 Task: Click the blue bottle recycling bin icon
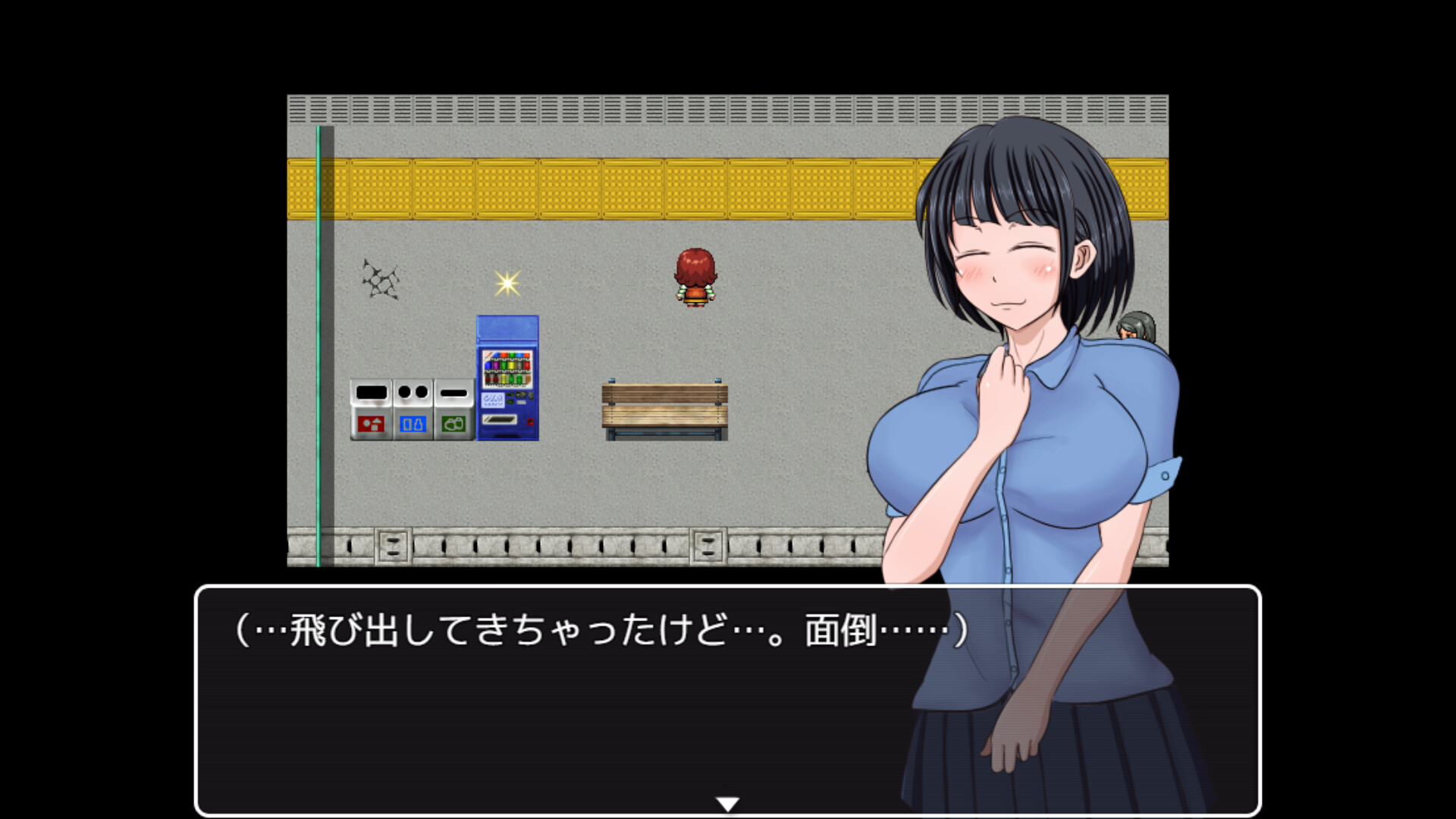tap(414, 425)
